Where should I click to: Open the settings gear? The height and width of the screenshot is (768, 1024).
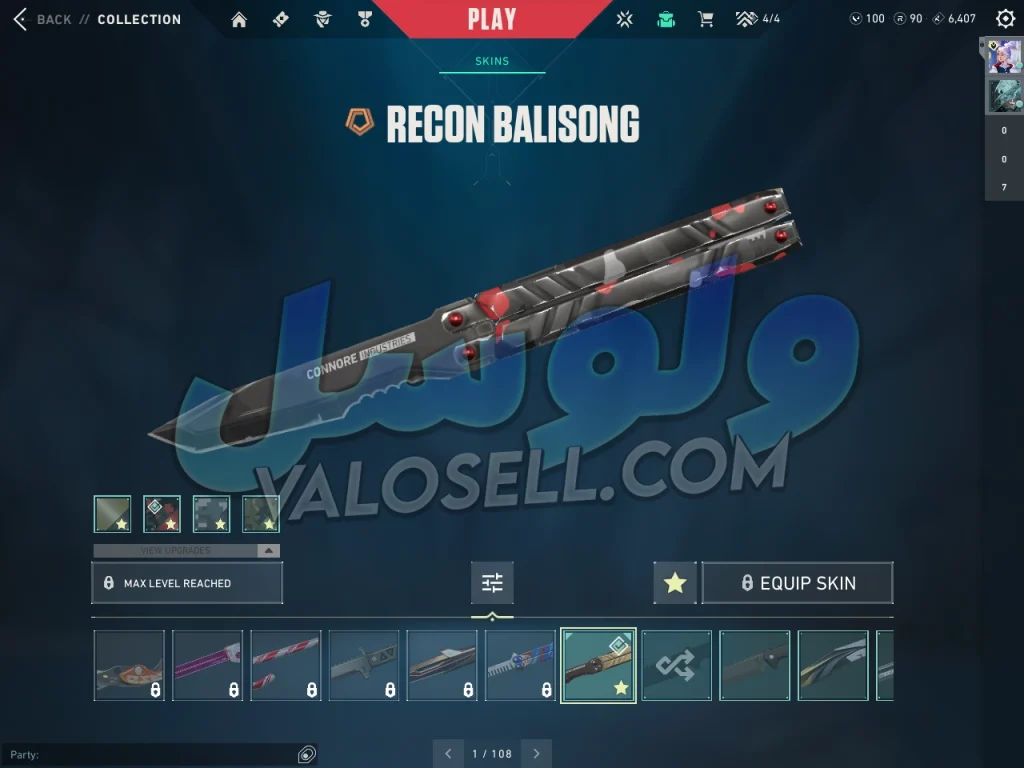click(1005, 19)
